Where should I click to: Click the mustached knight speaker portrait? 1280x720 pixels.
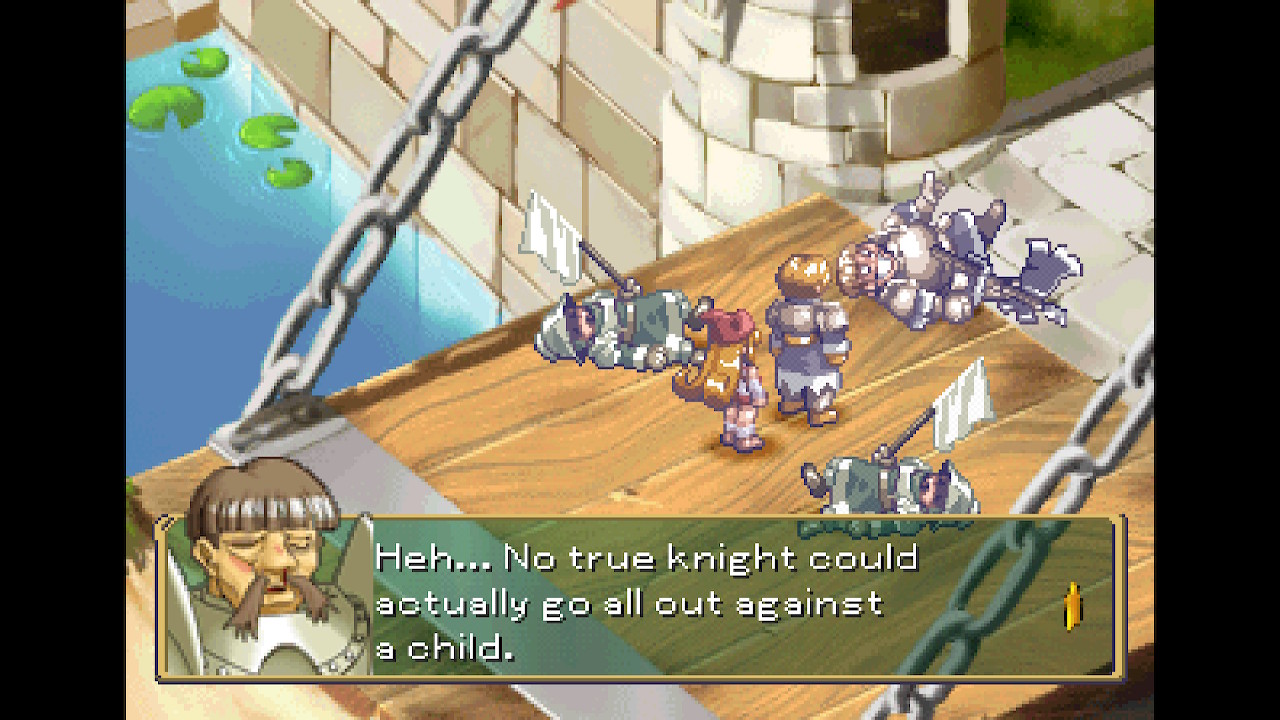point(264,572)
